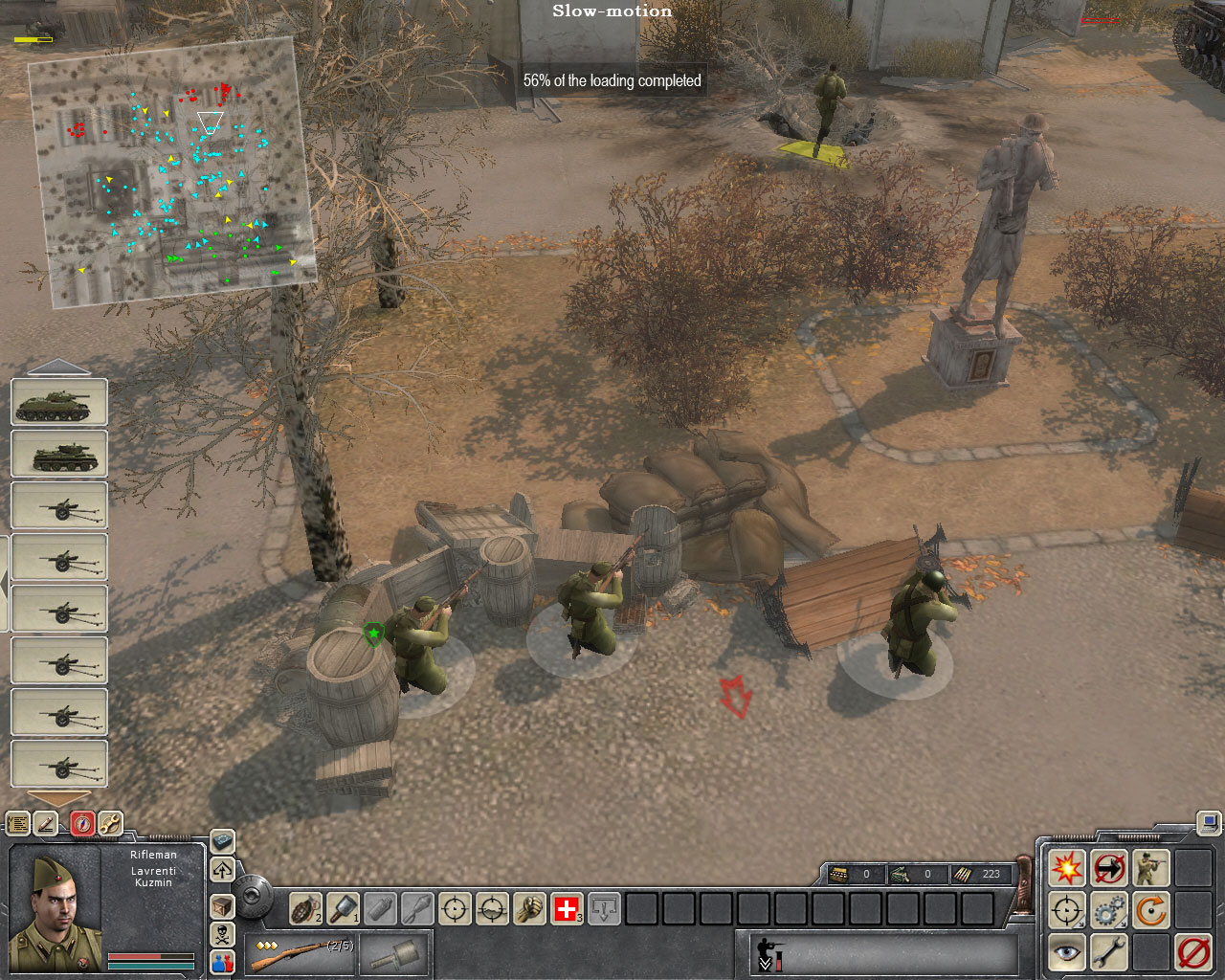The width and height of the screenshot is (1225, 980).
Task: Activate the fist melee action
Action: point(530,908)
